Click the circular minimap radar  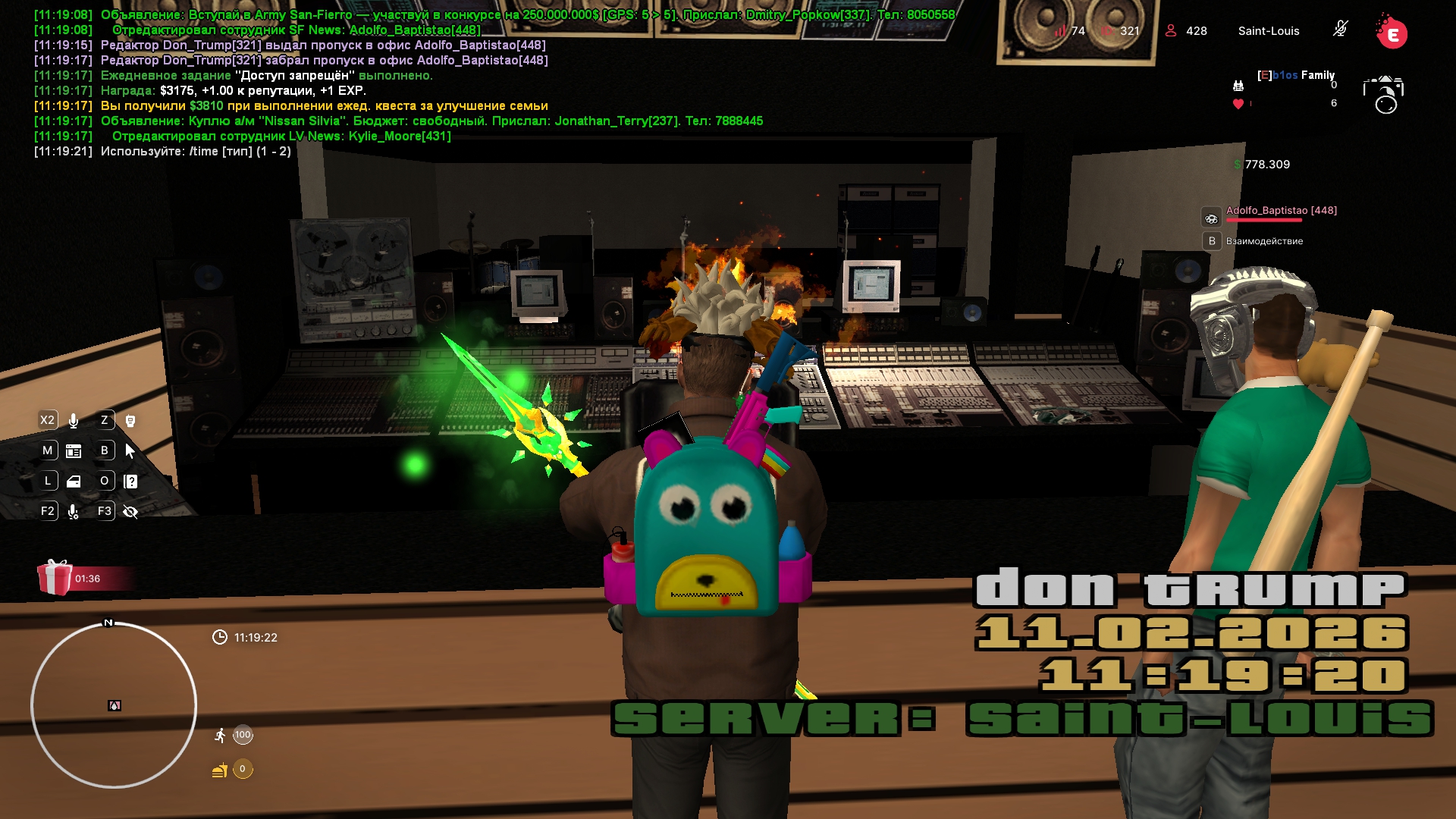tap(114, 705)
